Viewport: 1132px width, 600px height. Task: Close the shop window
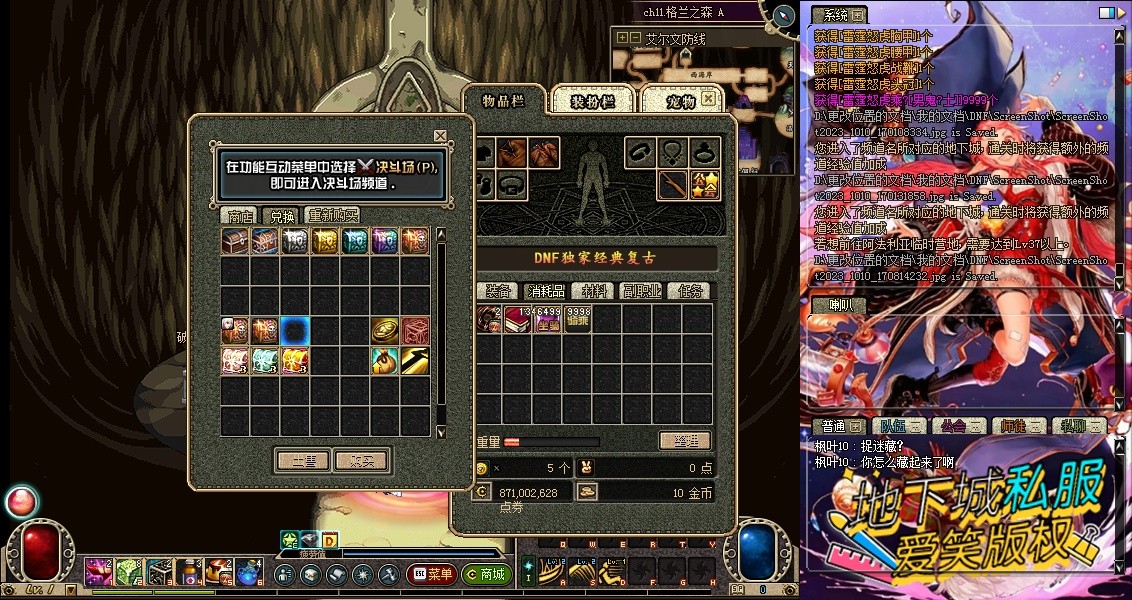[x=440, y=136]
